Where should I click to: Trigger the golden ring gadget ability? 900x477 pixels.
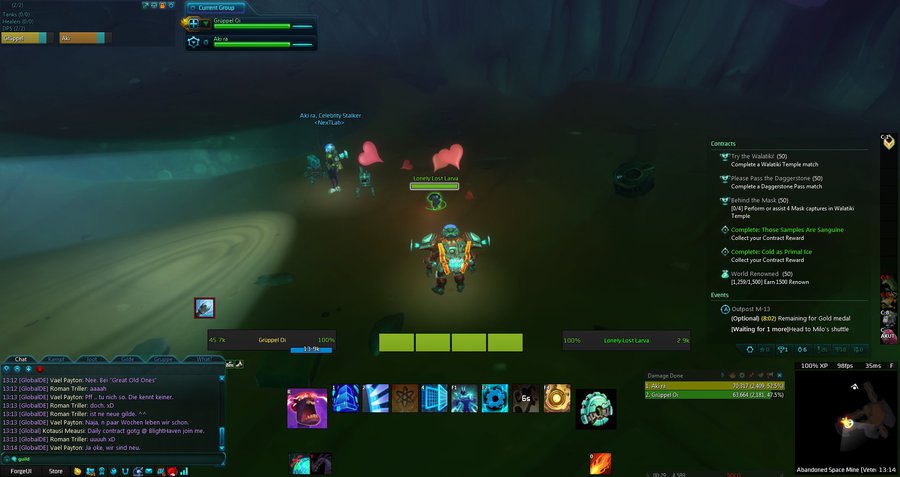pos(557,398)
